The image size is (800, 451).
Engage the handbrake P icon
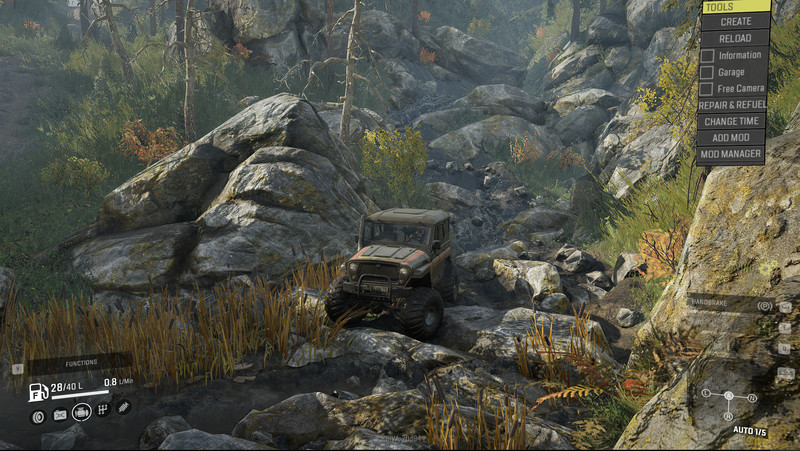click(x=765, y=305)
